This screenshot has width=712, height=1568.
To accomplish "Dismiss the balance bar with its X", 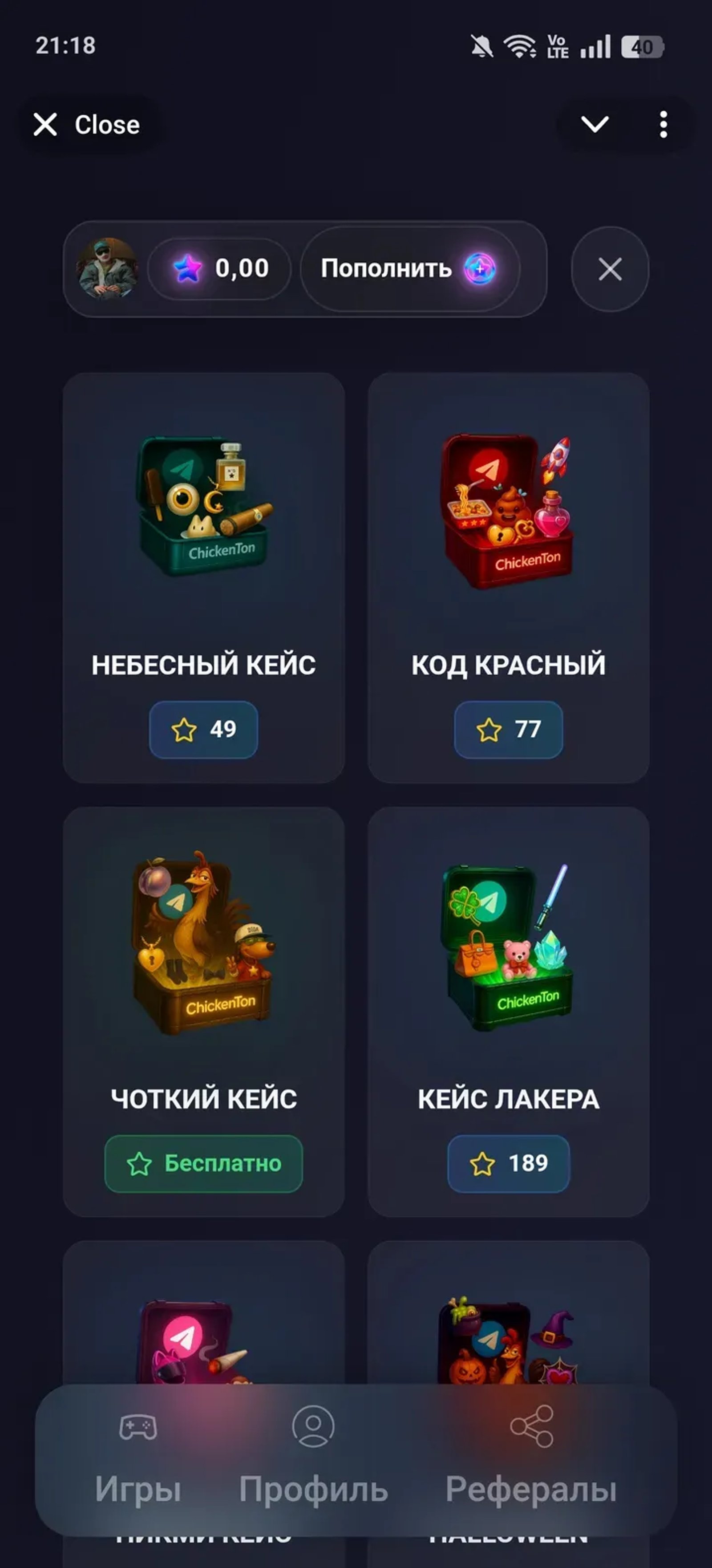I will [x=609, y=270].
